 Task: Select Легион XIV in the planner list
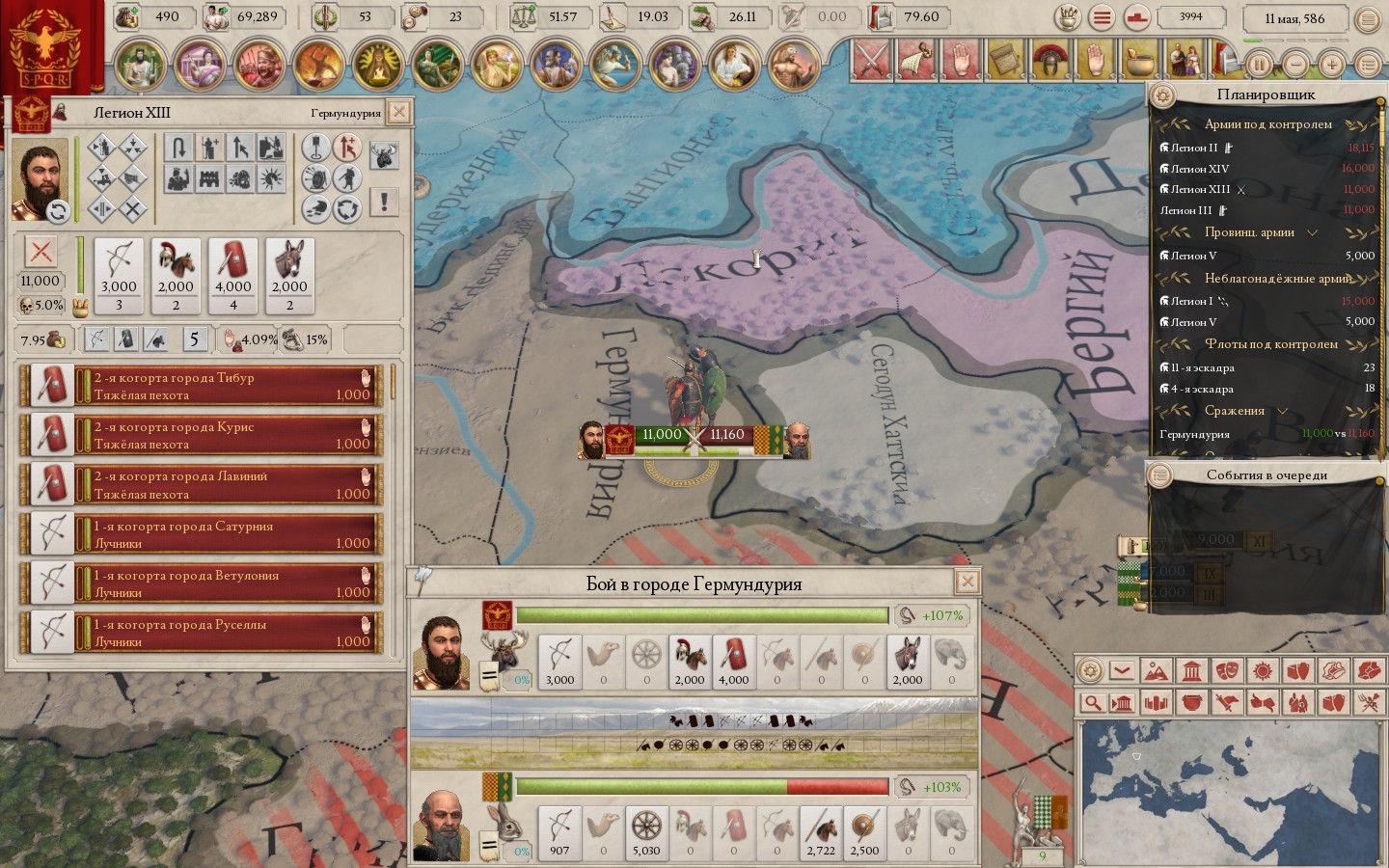(x=1199, y=169)
